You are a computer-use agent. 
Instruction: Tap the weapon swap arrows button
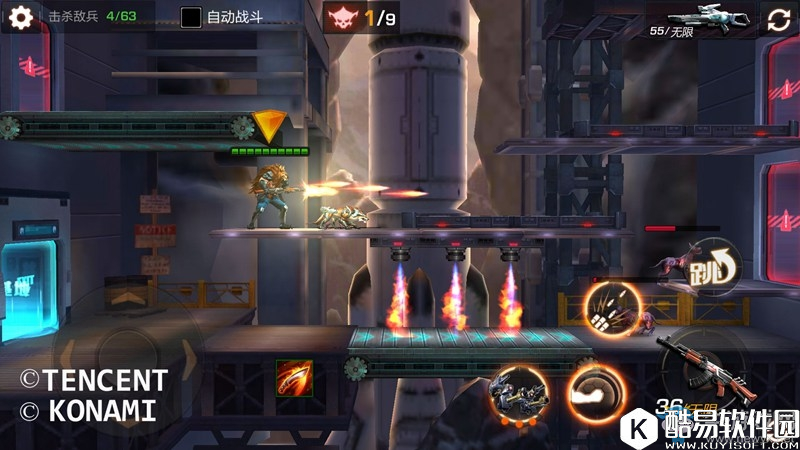(778, 20)
